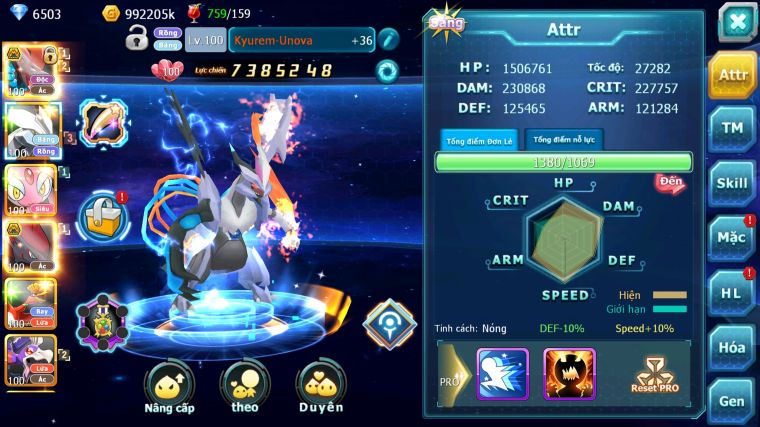Click the theo follow button
The image size is (760, 427).
click(x=245, y=388)
